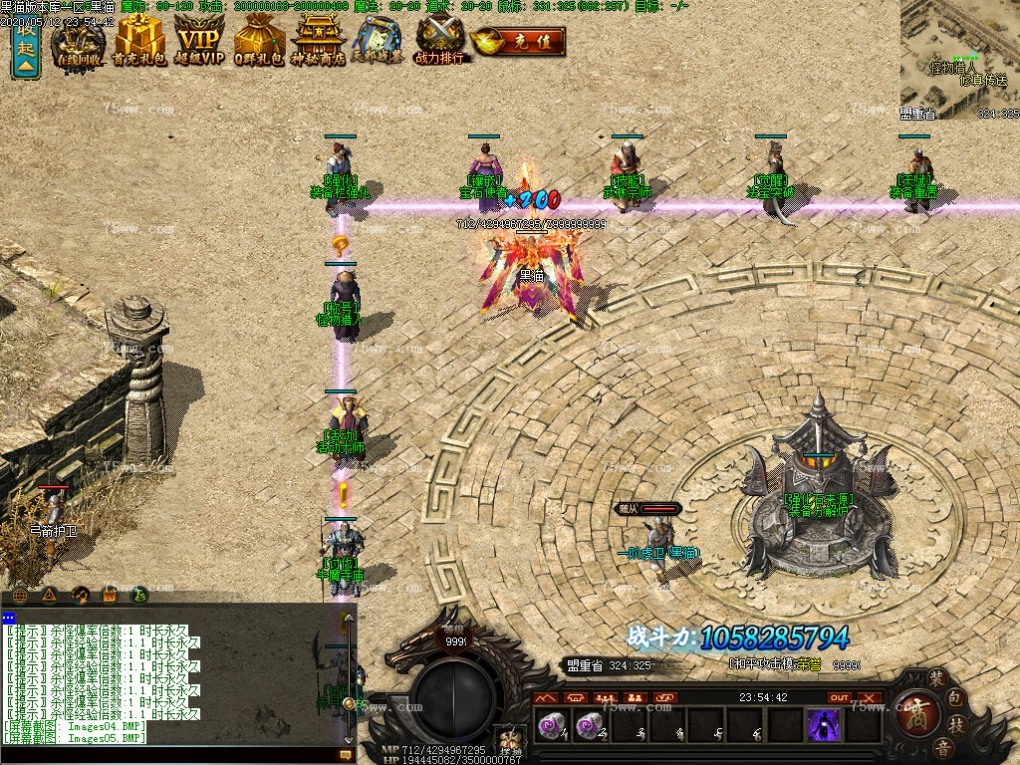
Task: Open the 超级VIP menu
Action: coord(199,42)
